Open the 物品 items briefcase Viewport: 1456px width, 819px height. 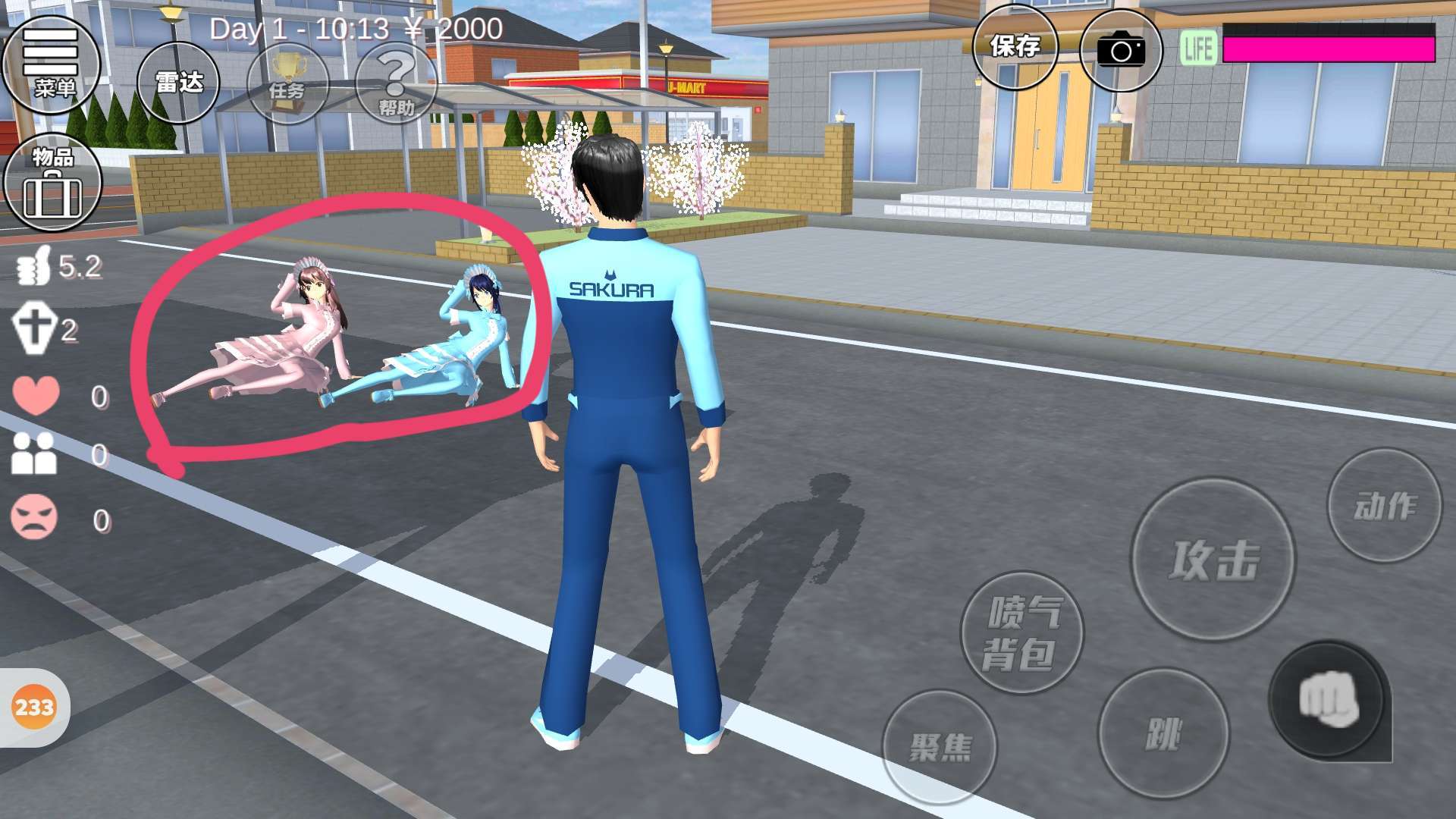pos(52,183)
